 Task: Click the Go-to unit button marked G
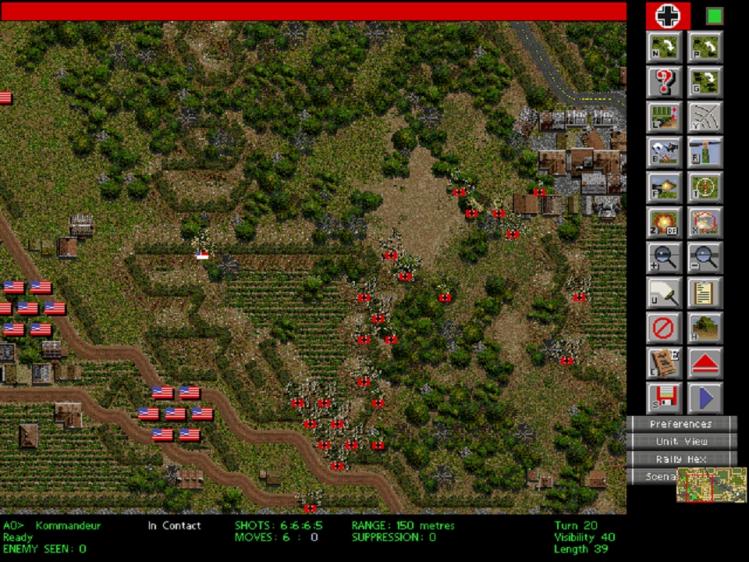click(706, 82)
